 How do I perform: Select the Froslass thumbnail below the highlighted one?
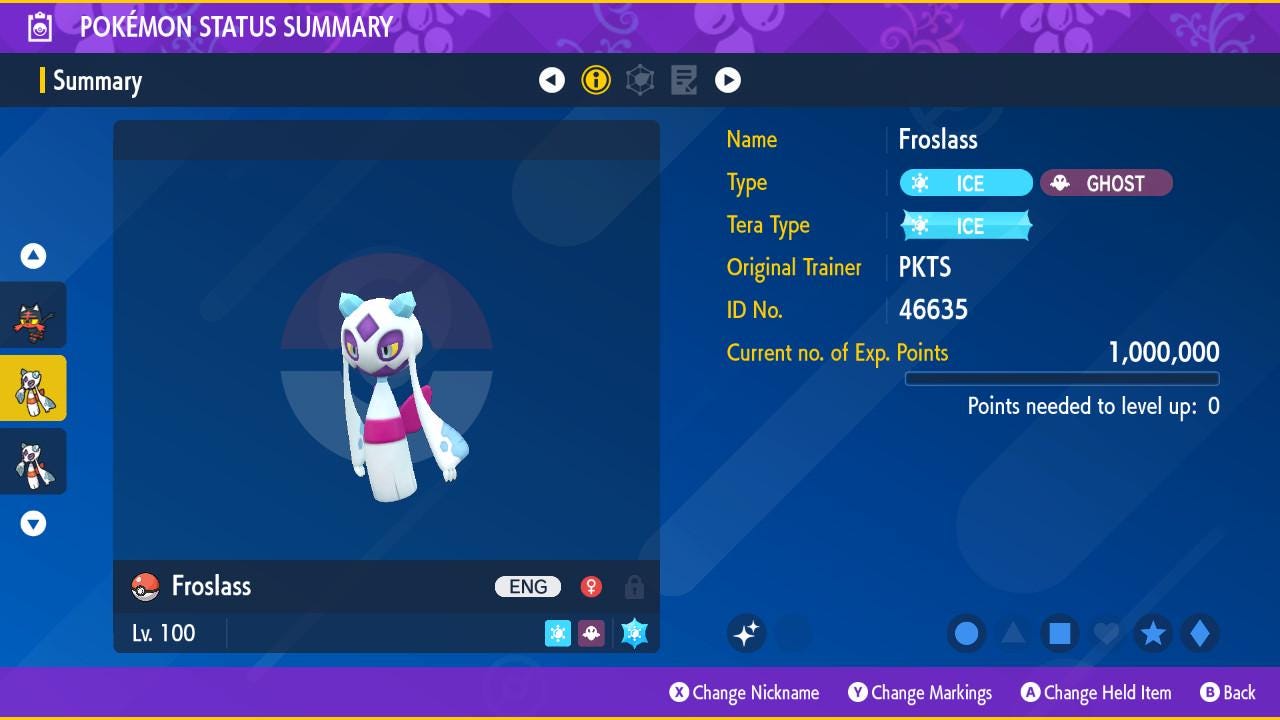coord(33,461)
